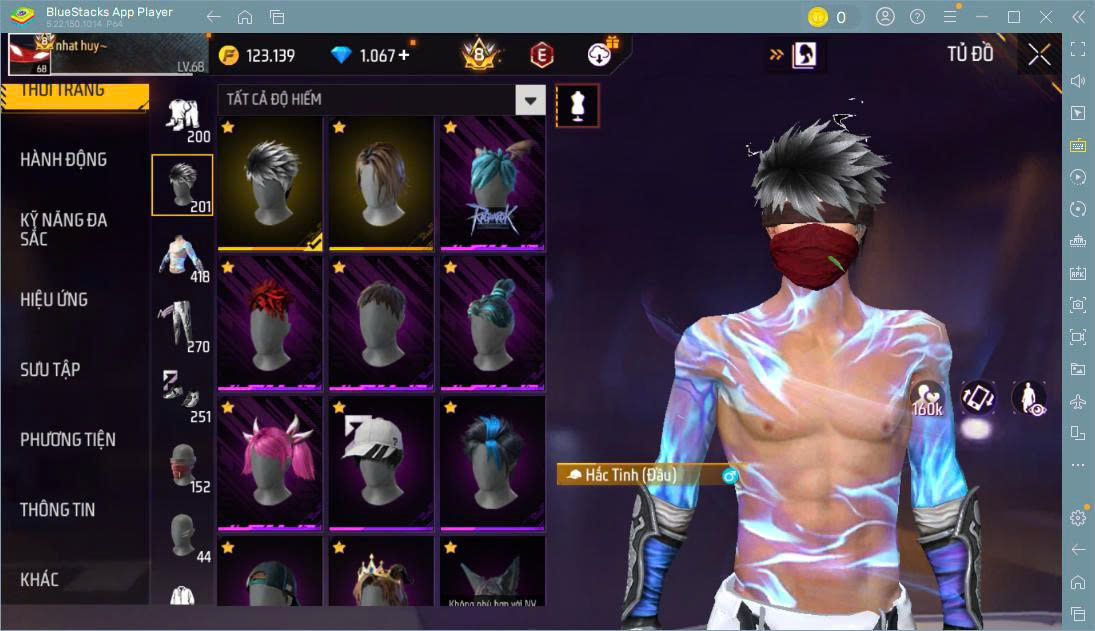
Task: Go to HIỆU ỨNG section
Action: point(54,300)
